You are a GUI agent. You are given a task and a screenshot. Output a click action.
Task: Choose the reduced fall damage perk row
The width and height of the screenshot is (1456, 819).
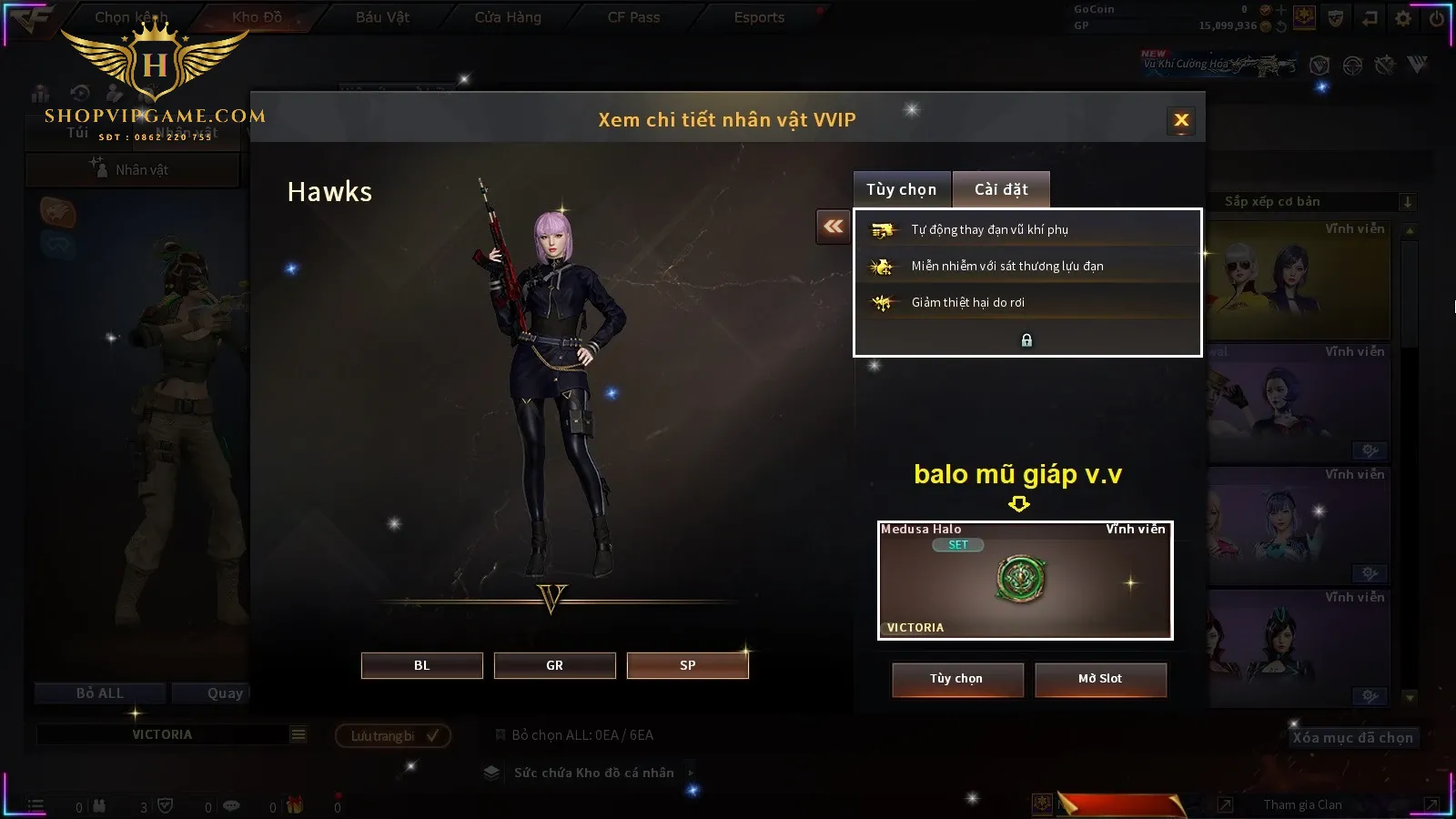(1026, 302)
